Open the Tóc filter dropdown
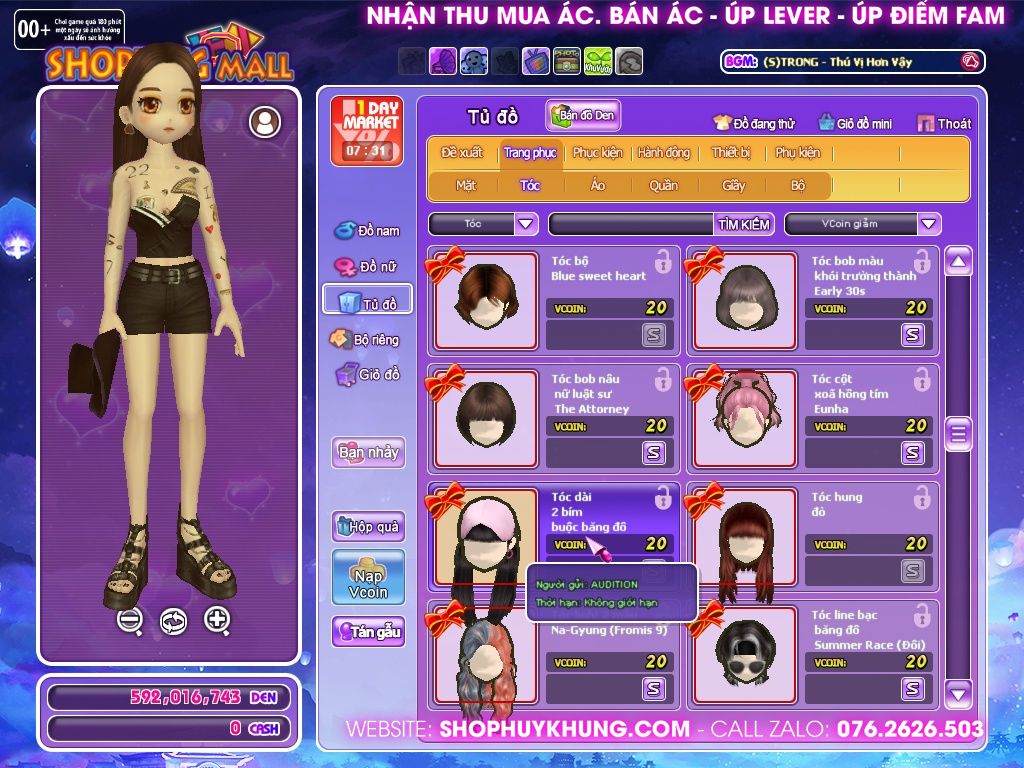Viewport: 1024px width, 768px height. (526, 224)
